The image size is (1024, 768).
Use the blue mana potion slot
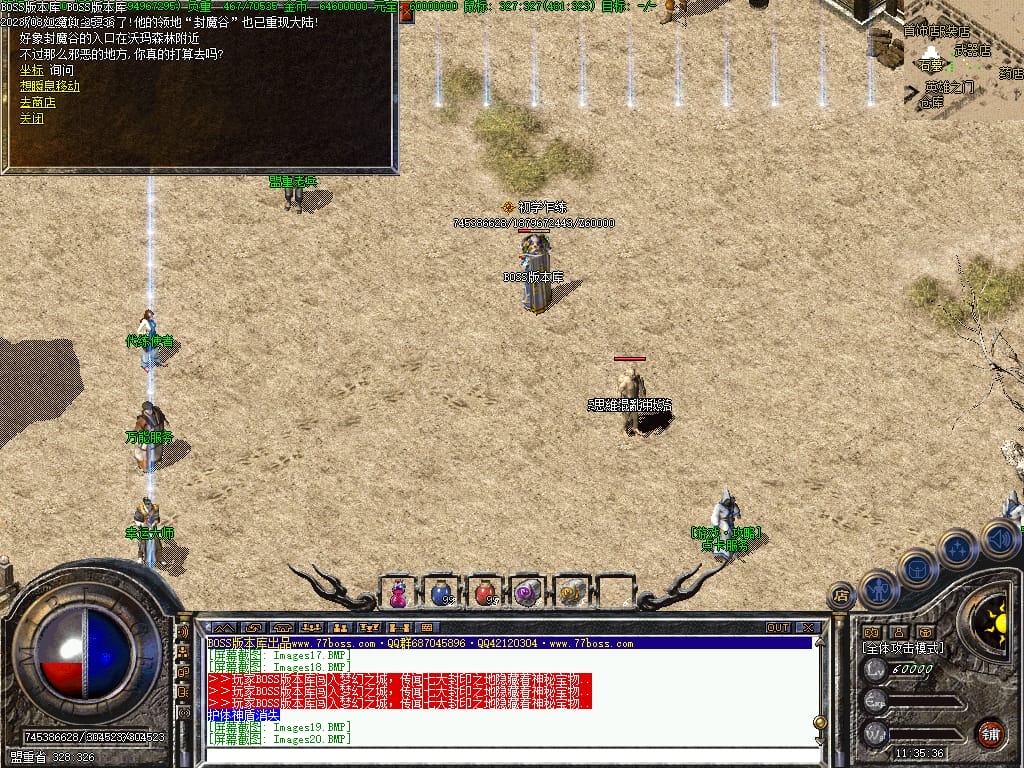click(441, 593)
